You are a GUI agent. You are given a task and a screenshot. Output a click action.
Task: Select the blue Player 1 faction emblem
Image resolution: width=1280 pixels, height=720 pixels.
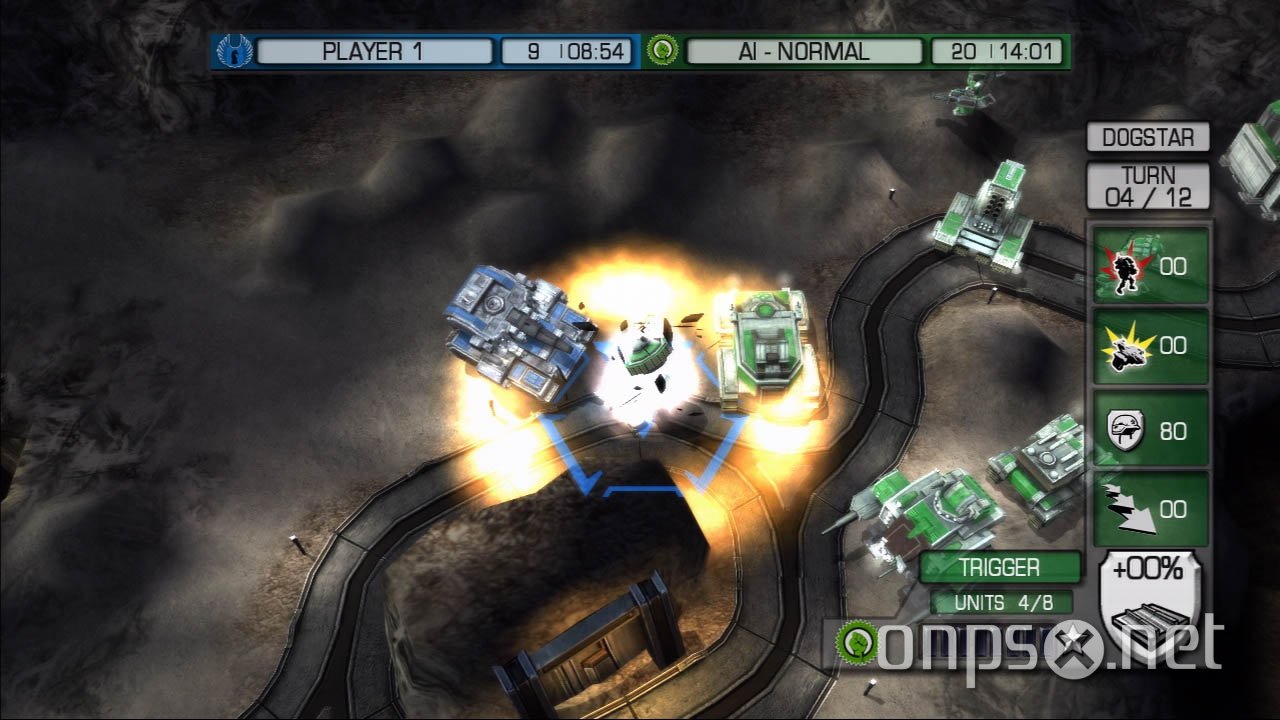(233, 51)
